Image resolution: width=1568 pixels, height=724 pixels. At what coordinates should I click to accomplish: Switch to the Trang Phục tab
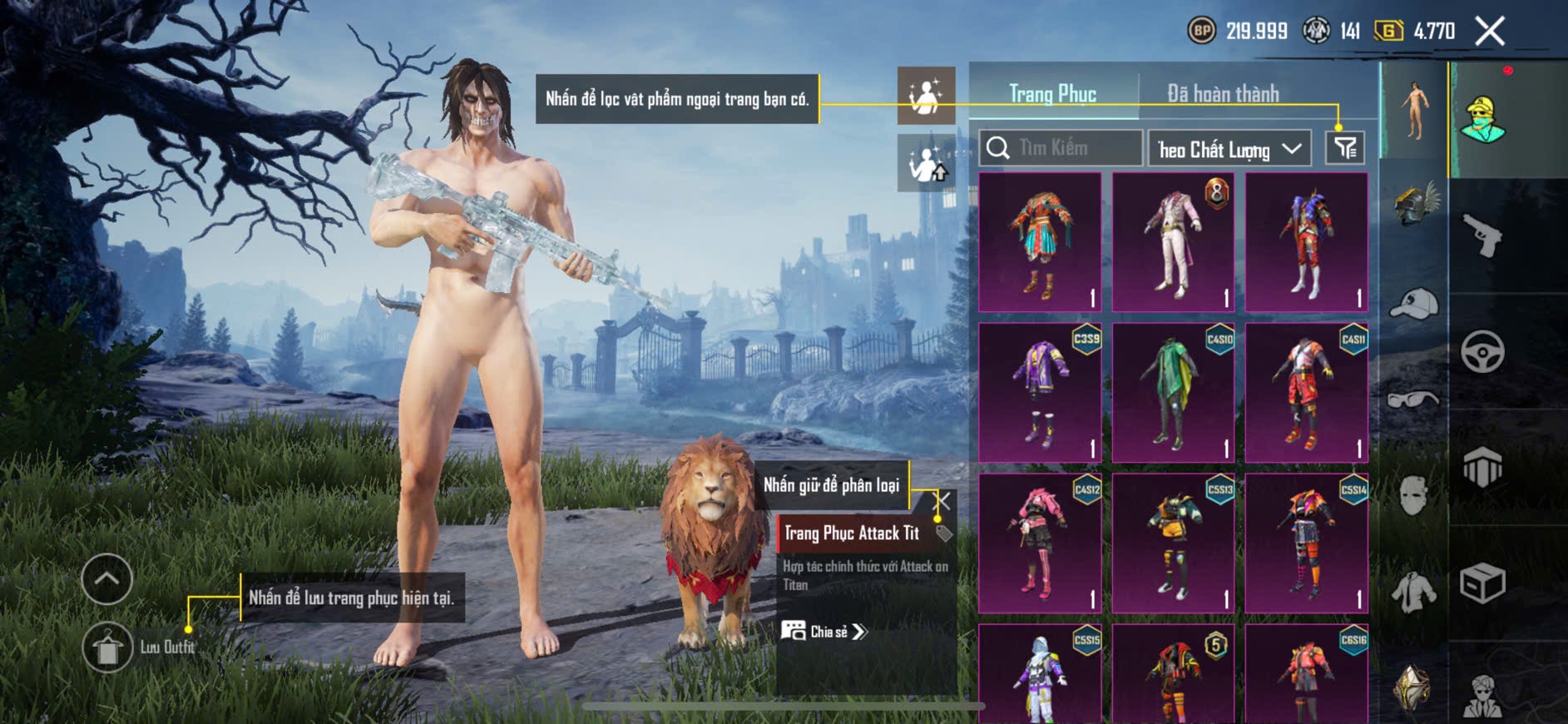point(1052,94)
